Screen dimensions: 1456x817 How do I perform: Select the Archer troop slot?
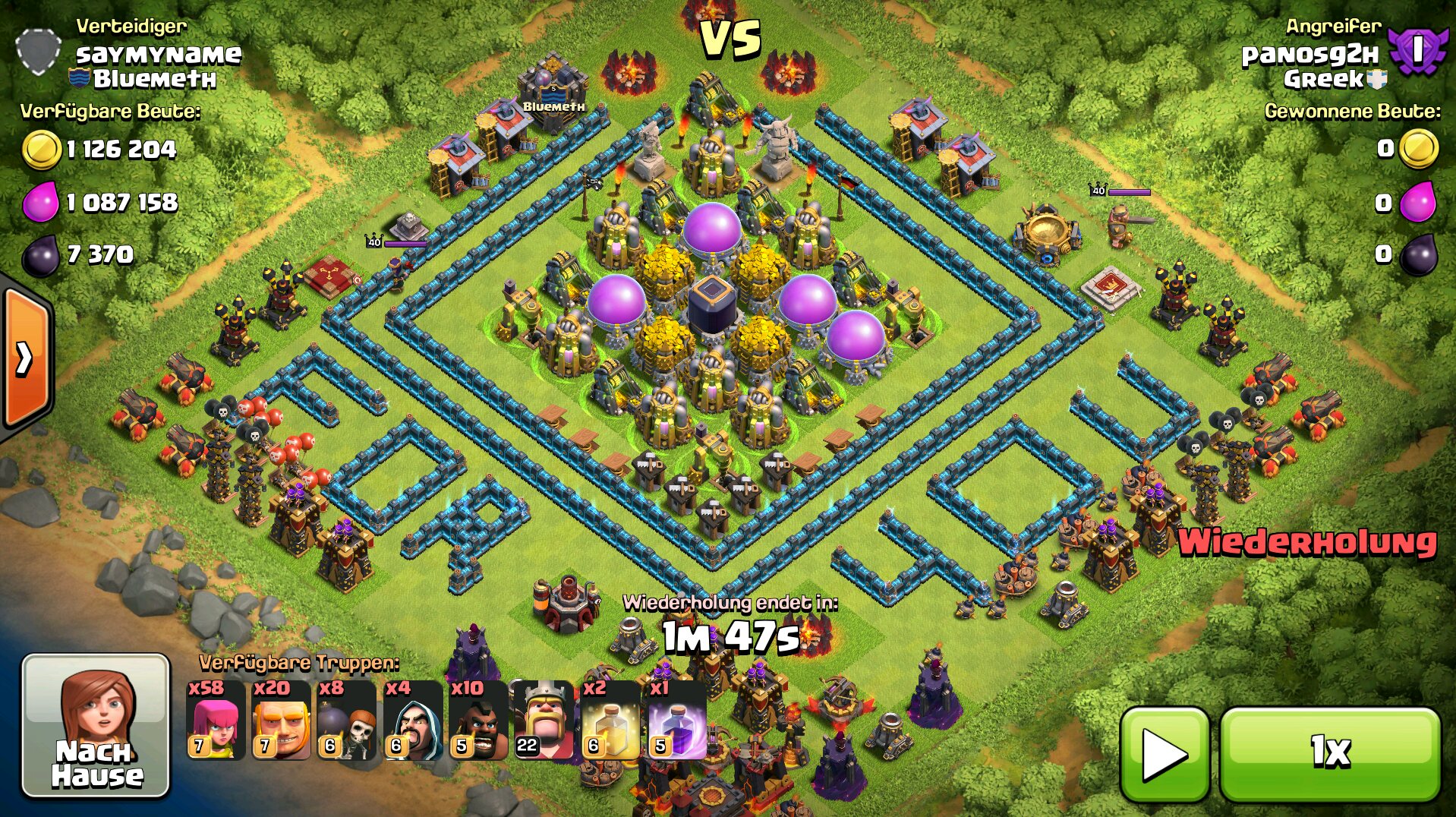(216, 721)
